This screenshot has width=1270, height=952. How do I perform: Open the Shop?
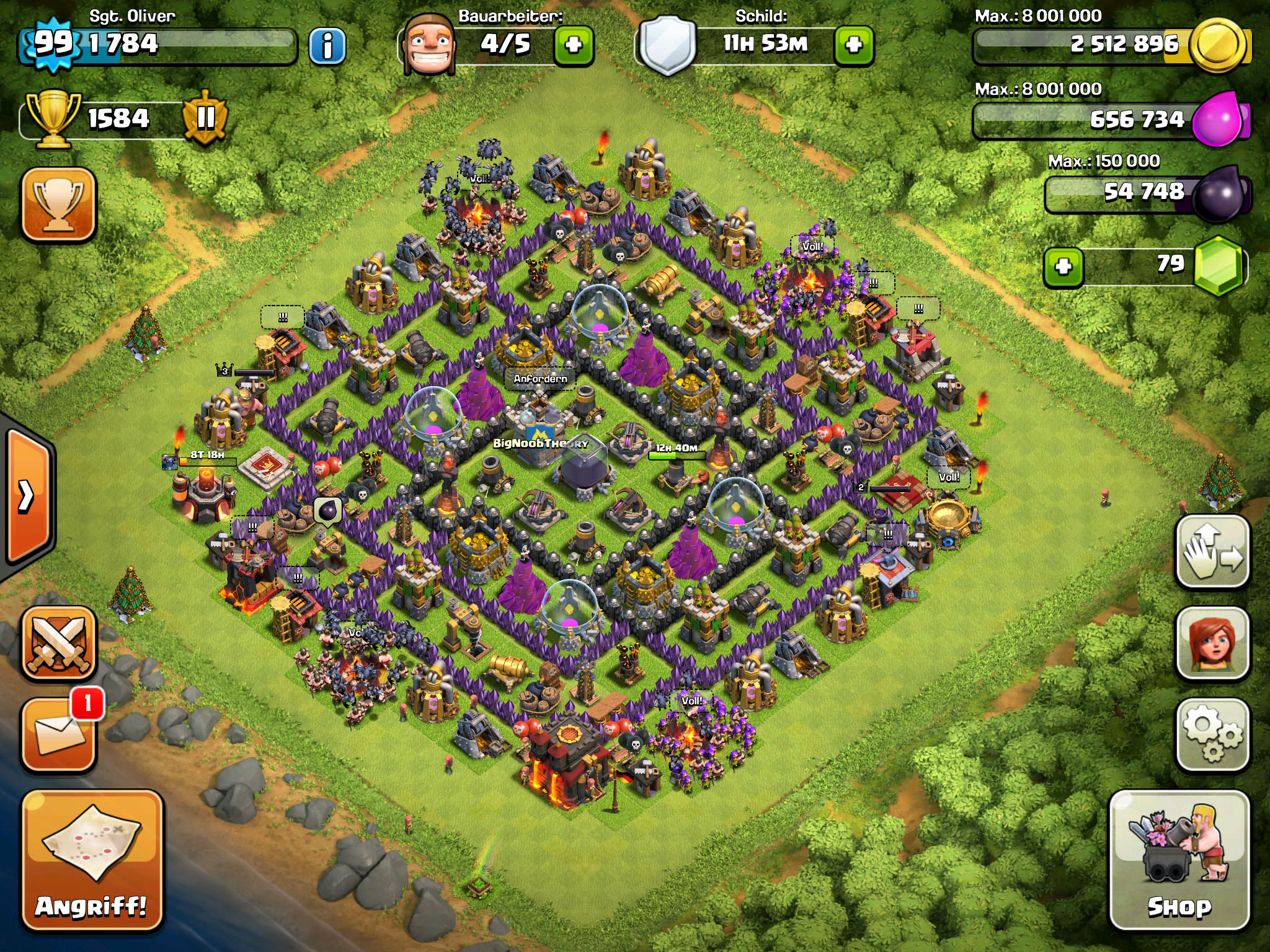pos(1179,859)
